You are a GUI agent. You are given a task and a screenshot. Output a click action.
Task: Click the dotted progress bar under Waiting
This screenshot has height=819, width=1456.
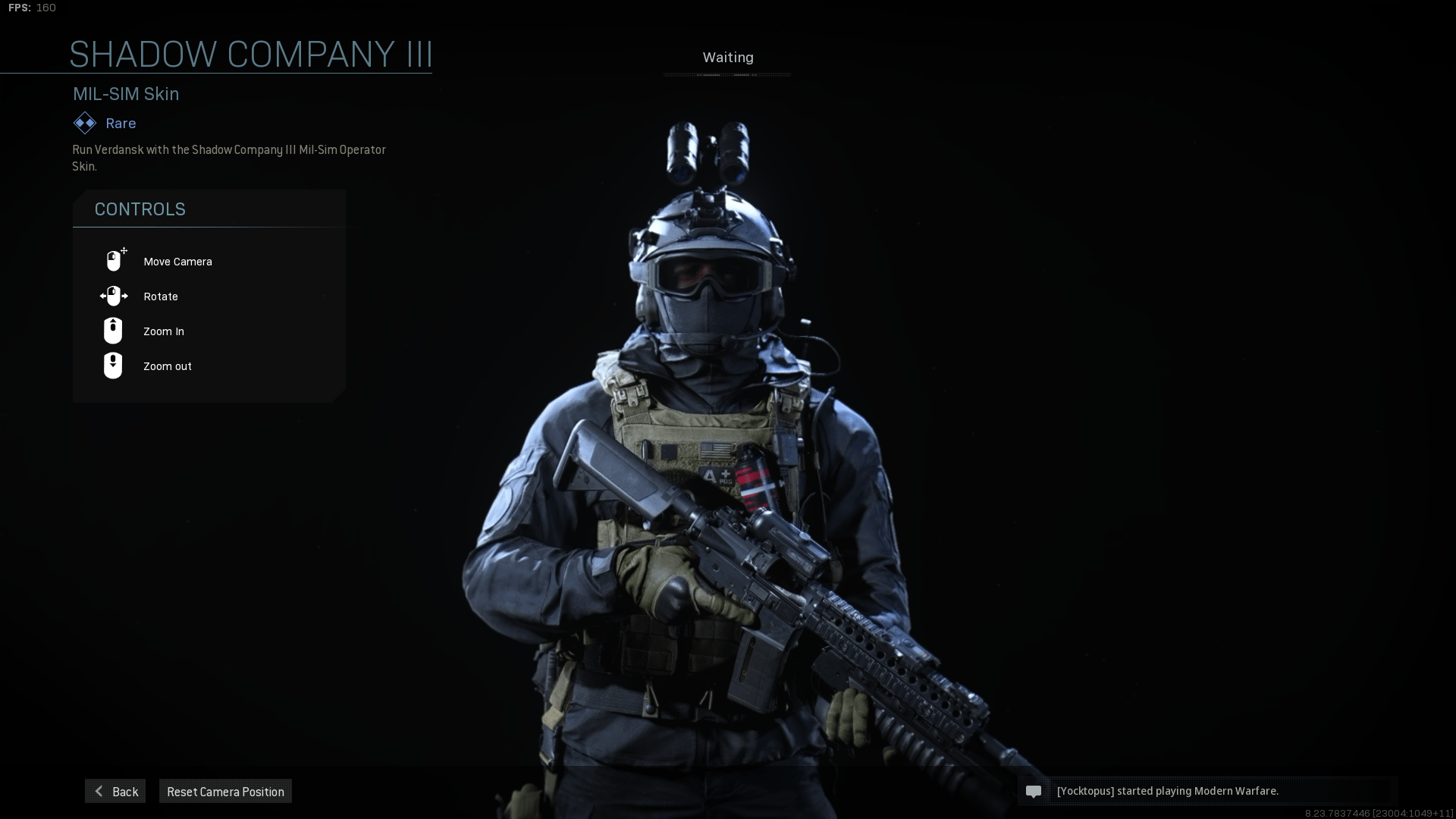tap(727, 74)
